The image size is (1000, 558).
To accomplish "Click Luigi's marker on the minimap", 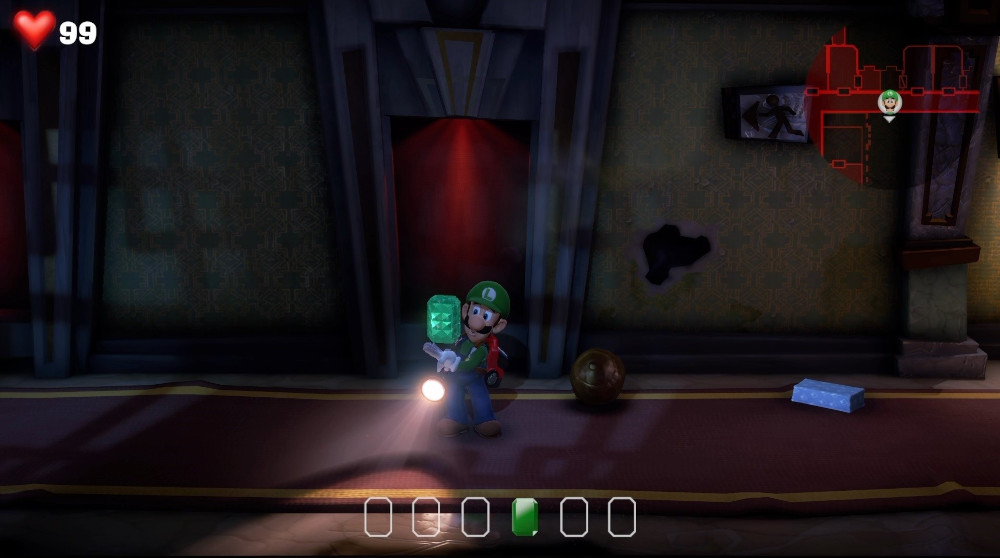I will 889,102.
